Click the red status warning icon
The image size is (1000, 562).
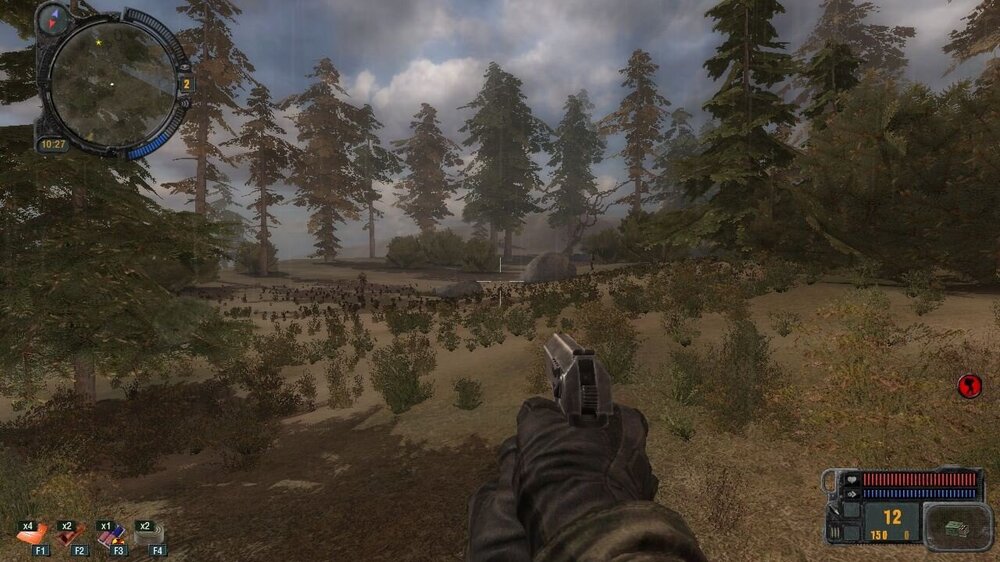click(969, 385)
